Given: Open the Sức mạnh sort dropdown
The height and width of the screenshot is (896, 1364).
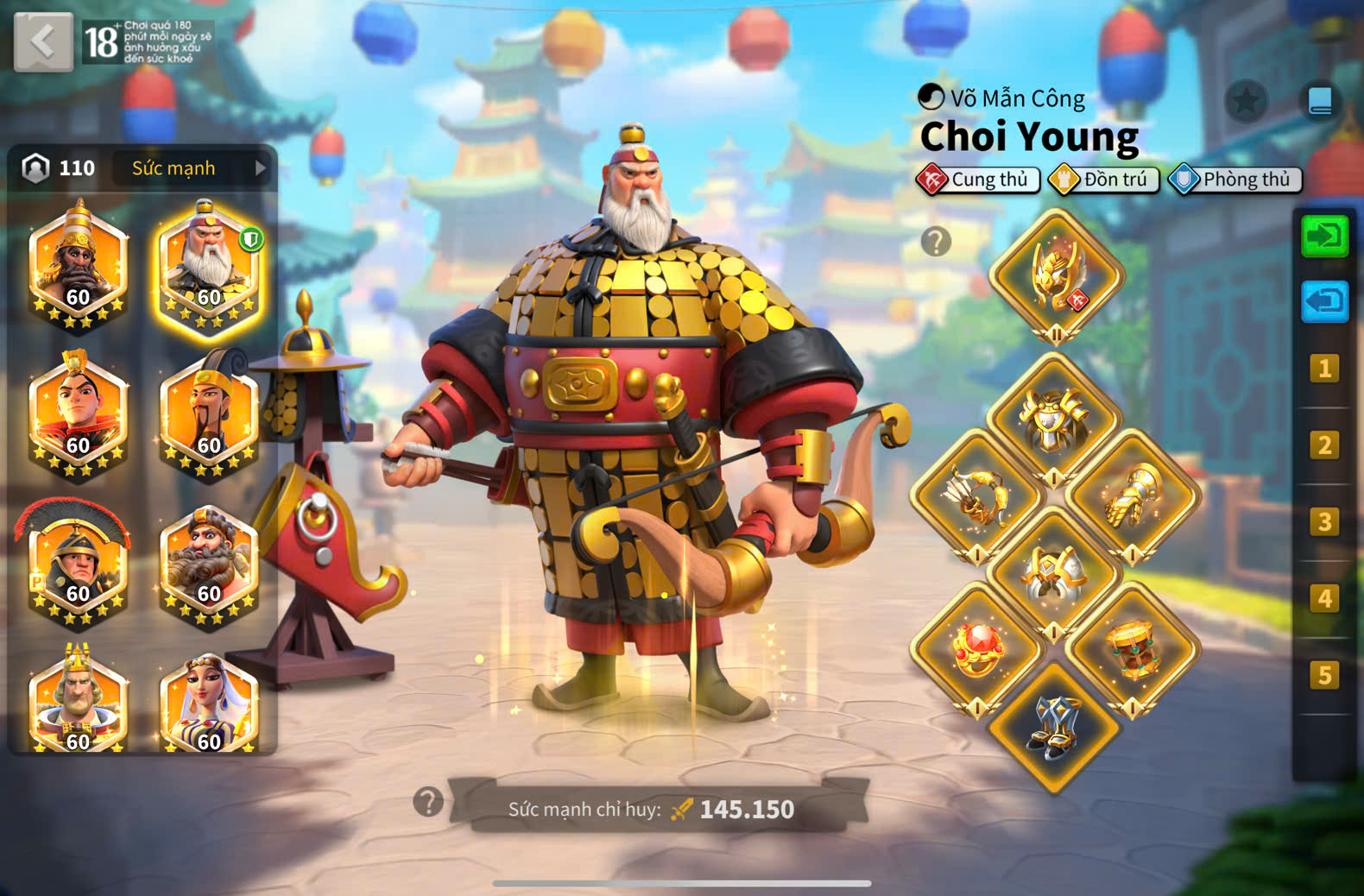Looking at the screenshot, I should coord(192,168).
